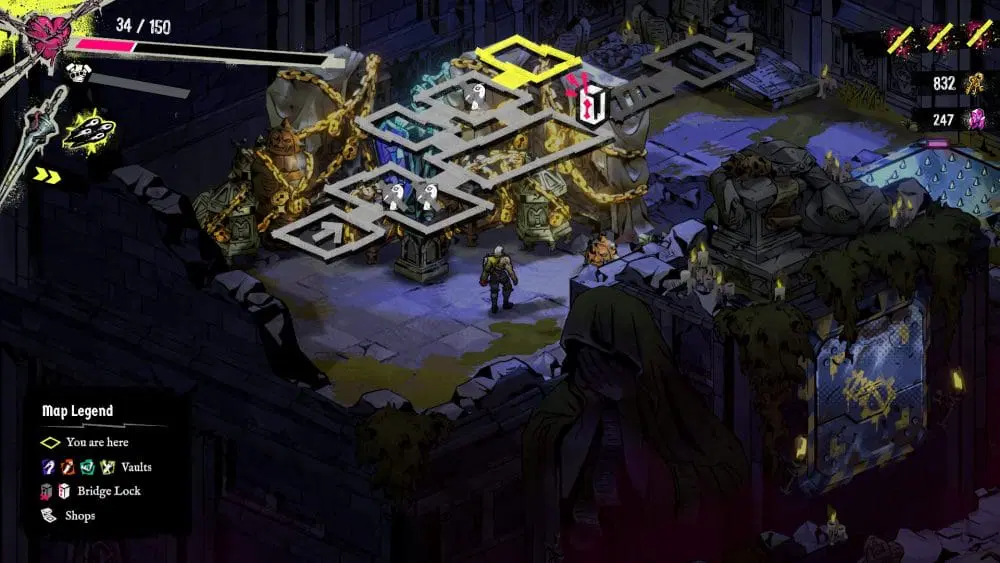Image resolution: width=1000 pixels, height=563 pixels.
Task: Click the yellow double-chevron dash icon
Action: [47, 176]
